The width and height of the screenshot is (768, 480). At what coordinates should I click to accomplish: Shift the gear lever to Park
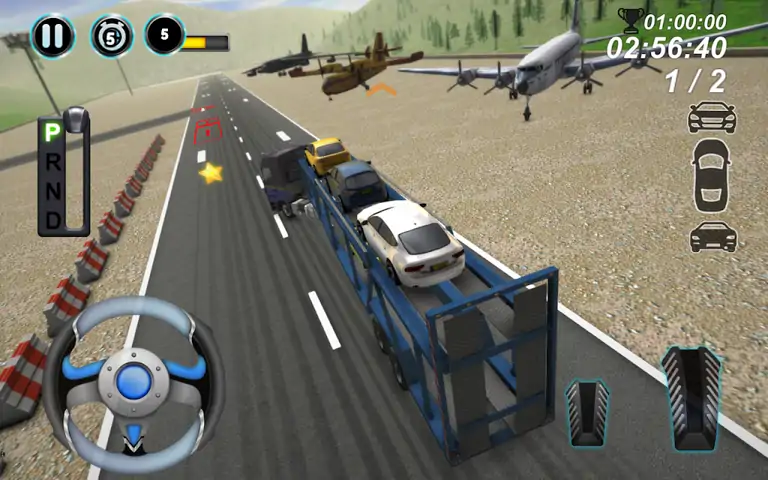[x=51, y=133]
